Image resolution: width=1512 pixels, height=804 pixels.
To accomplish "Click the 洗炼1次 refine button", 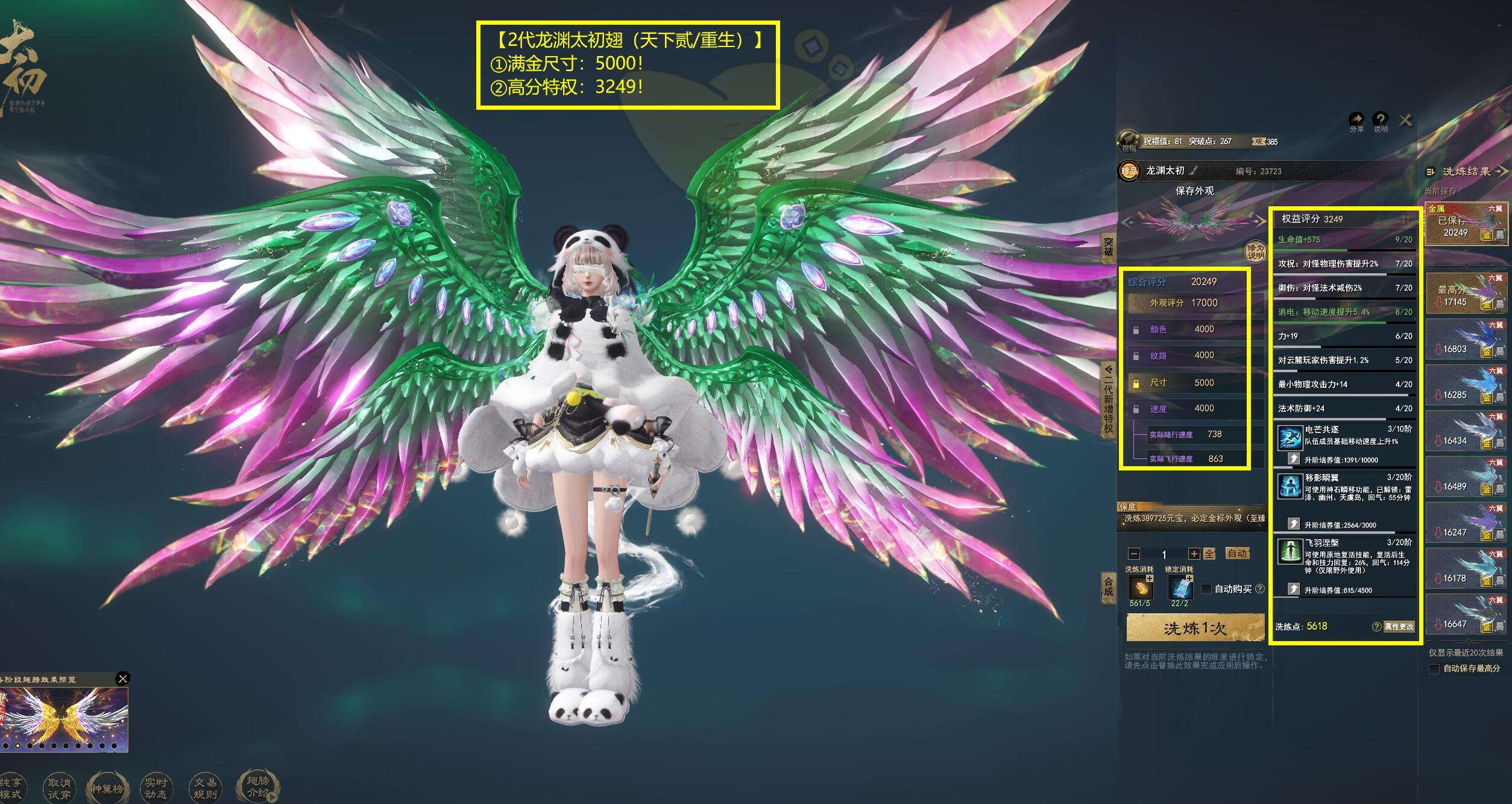I will (x=1195, y=628).
